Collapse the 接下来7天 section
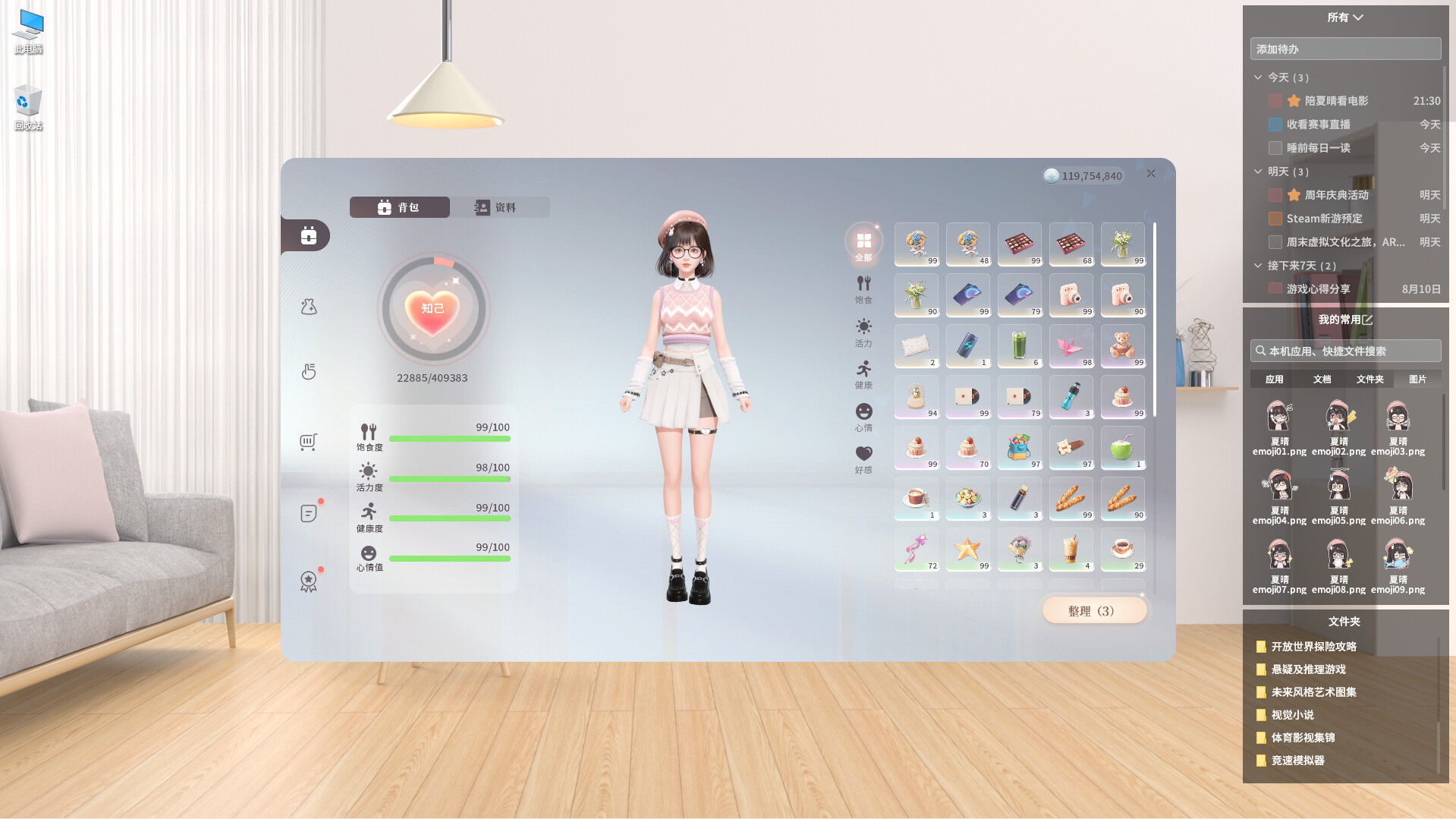Viewport: 1456px width, 819px height. [x=1257, y=266]
